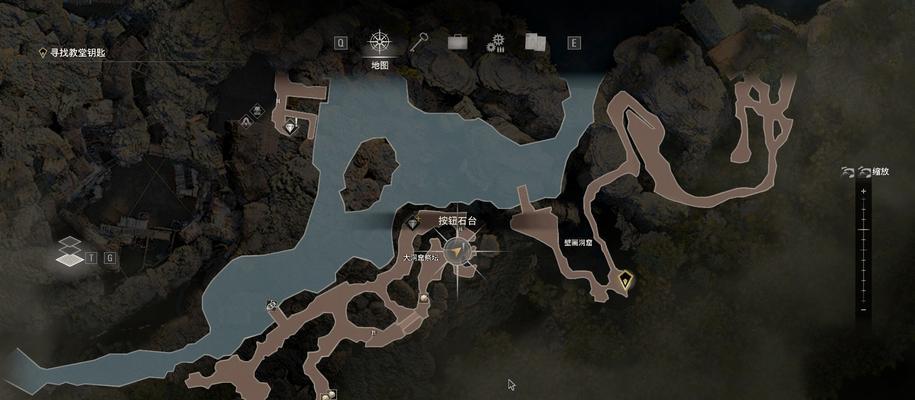The image size is (915, 400).
Task: Open the attaché case tab
Action: click(458, 42)
